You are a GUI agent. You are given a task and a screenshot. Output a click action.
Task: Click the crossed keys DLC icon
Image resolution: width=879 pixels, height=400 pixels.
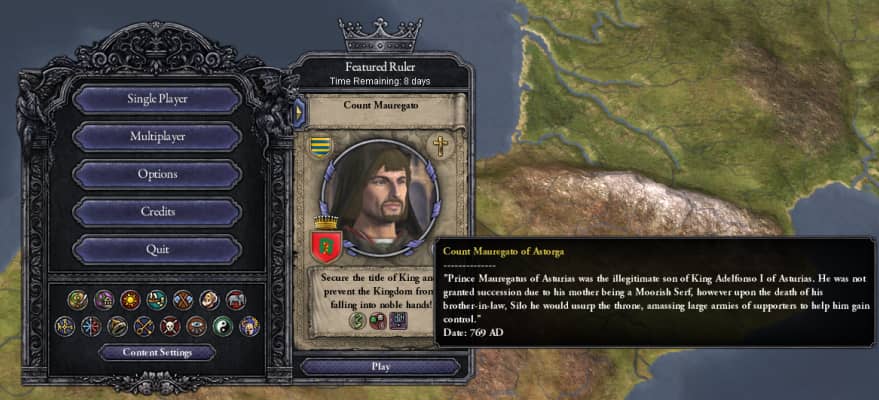point(144,325)
